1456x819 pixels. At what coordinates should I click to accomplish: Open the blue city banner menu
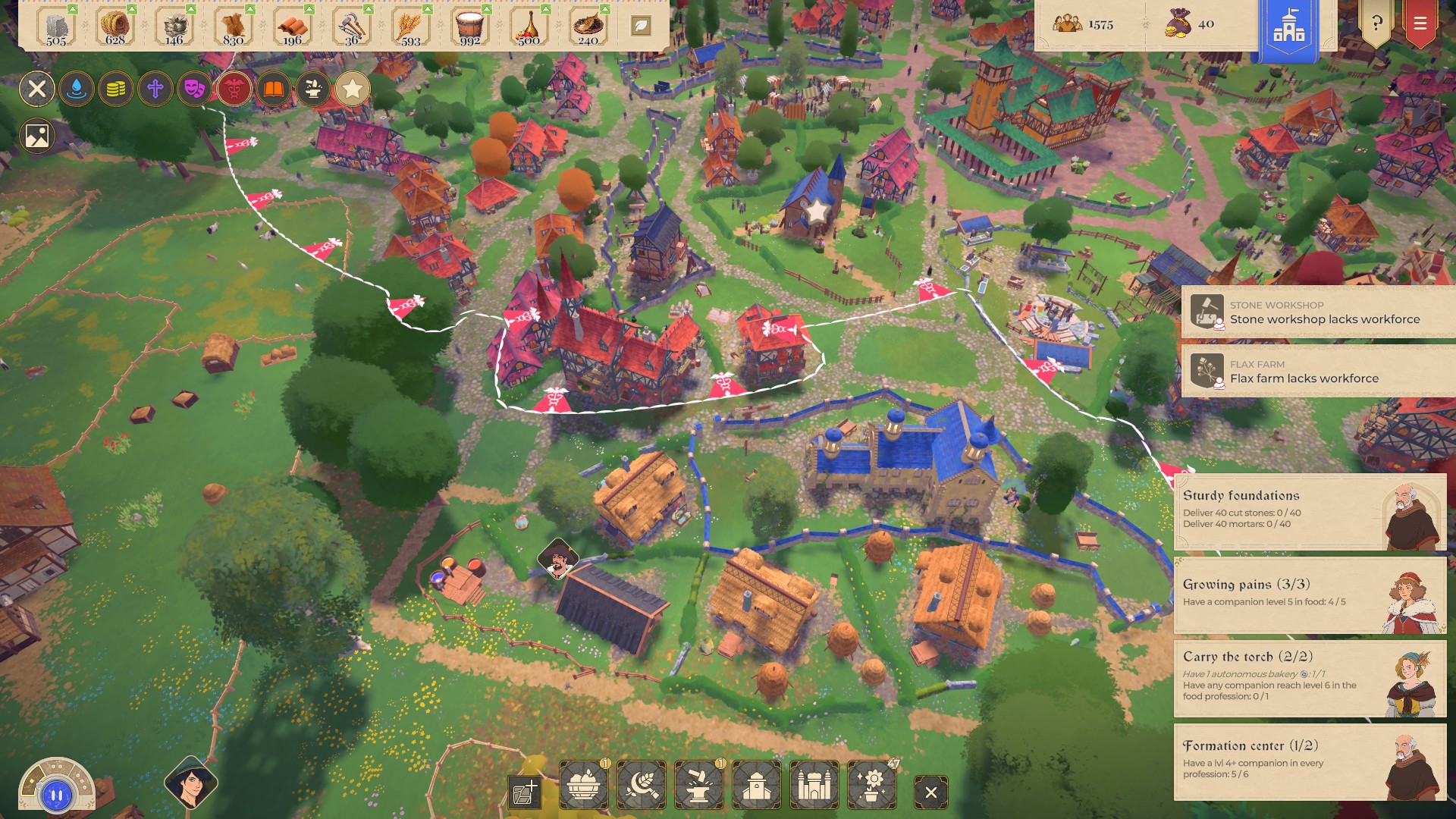click(1288, 29)
